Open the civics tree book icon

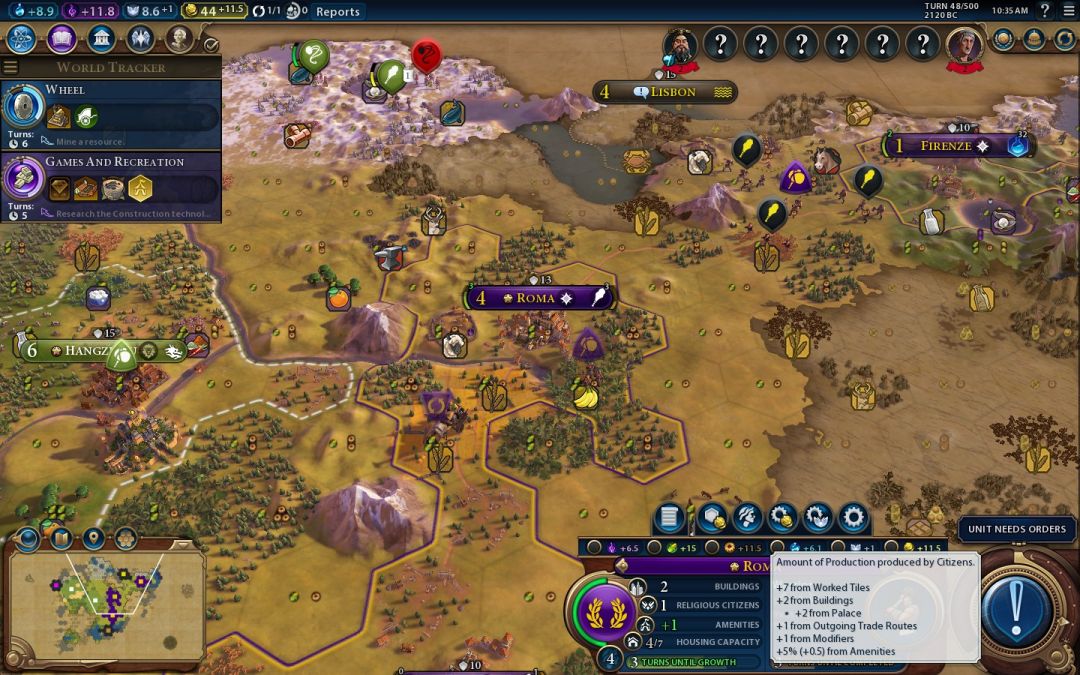61,39
